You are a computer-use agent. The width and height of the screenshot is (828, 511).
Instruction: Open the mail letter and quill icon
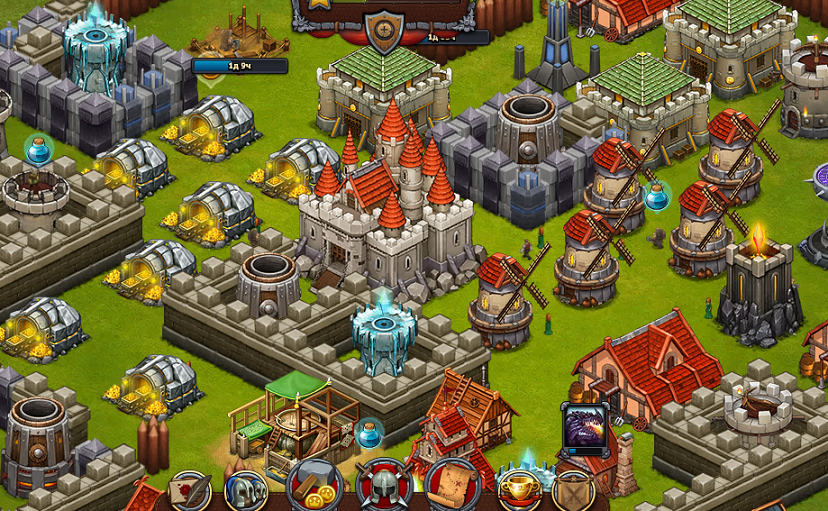click(x=190, y=492)
